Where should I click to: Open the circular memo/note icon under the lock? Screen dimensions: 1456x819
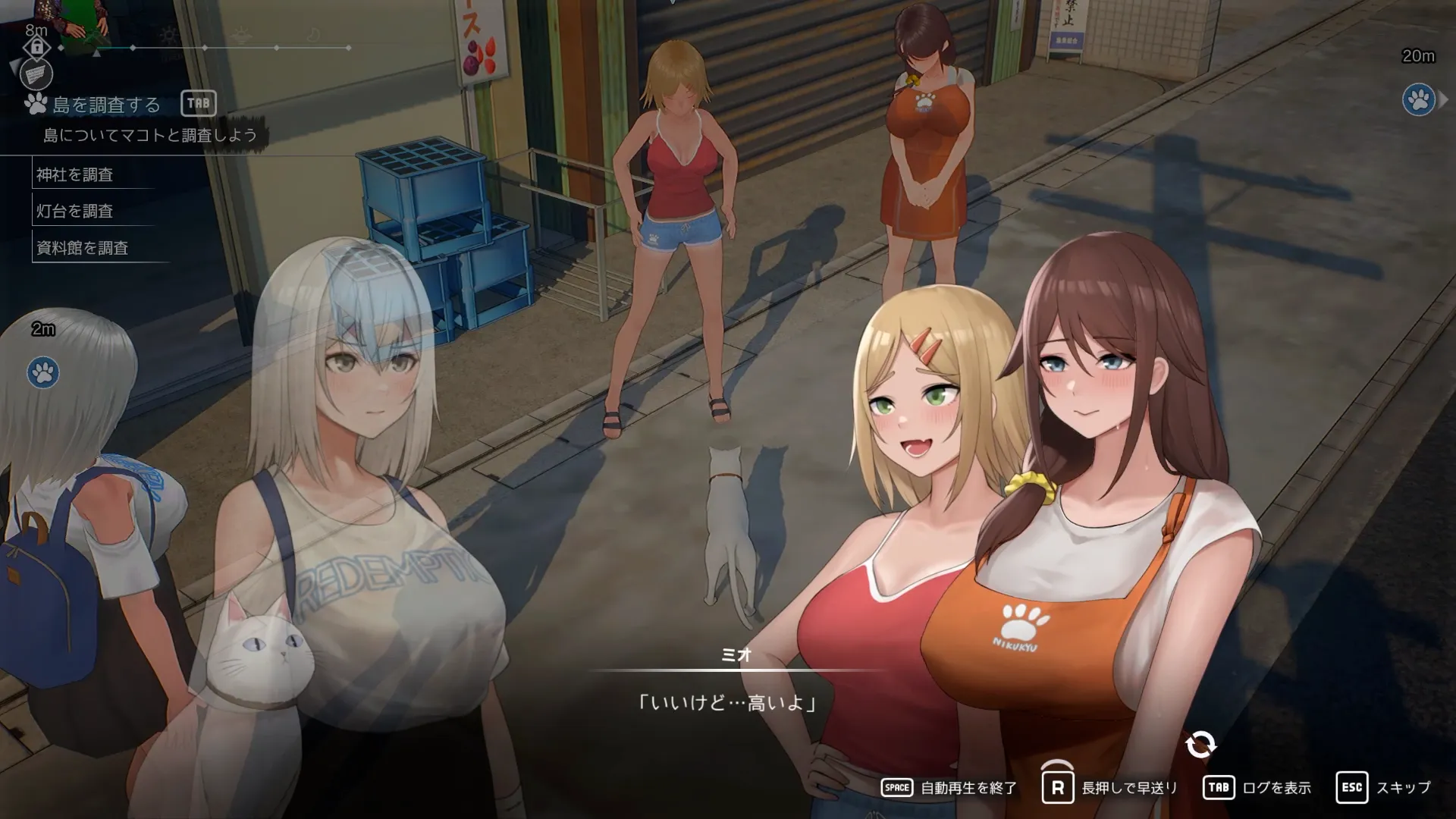coord(36,75)
